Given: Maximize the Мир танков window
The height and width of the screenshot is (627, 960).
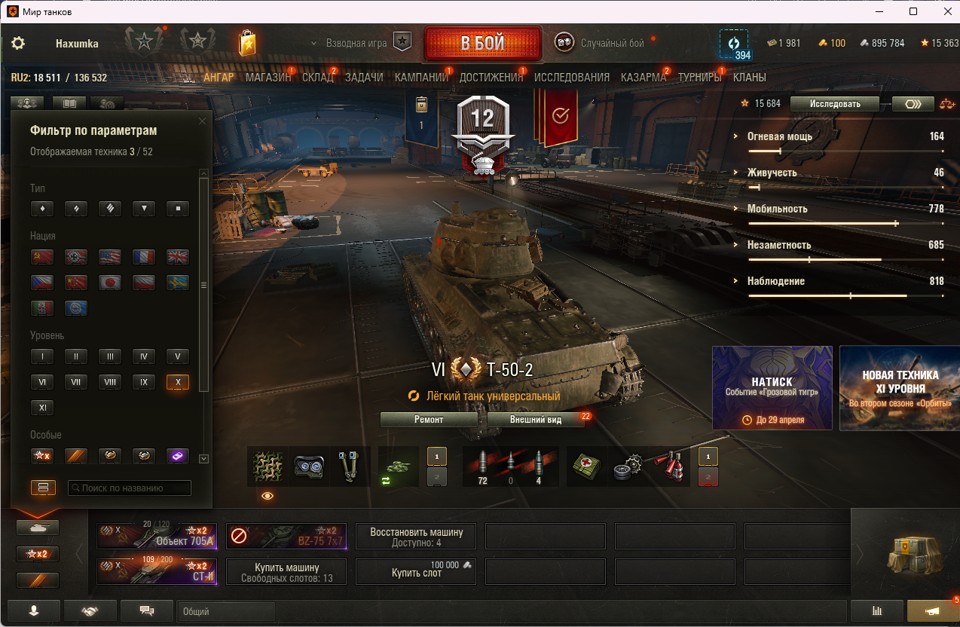Looking at the screenshot, I should click(x=913, y=11).
